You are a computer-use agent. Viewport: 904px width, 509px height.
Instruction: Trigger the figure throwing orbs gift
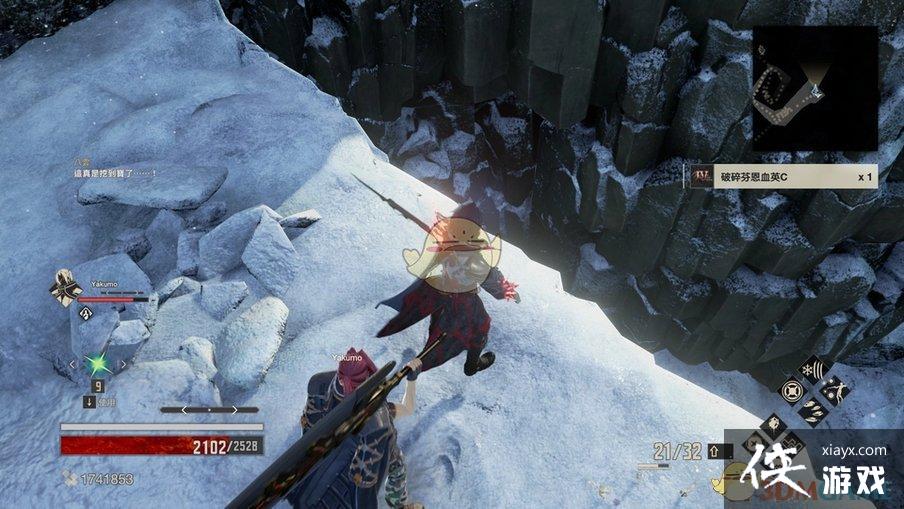pos(834,389)
